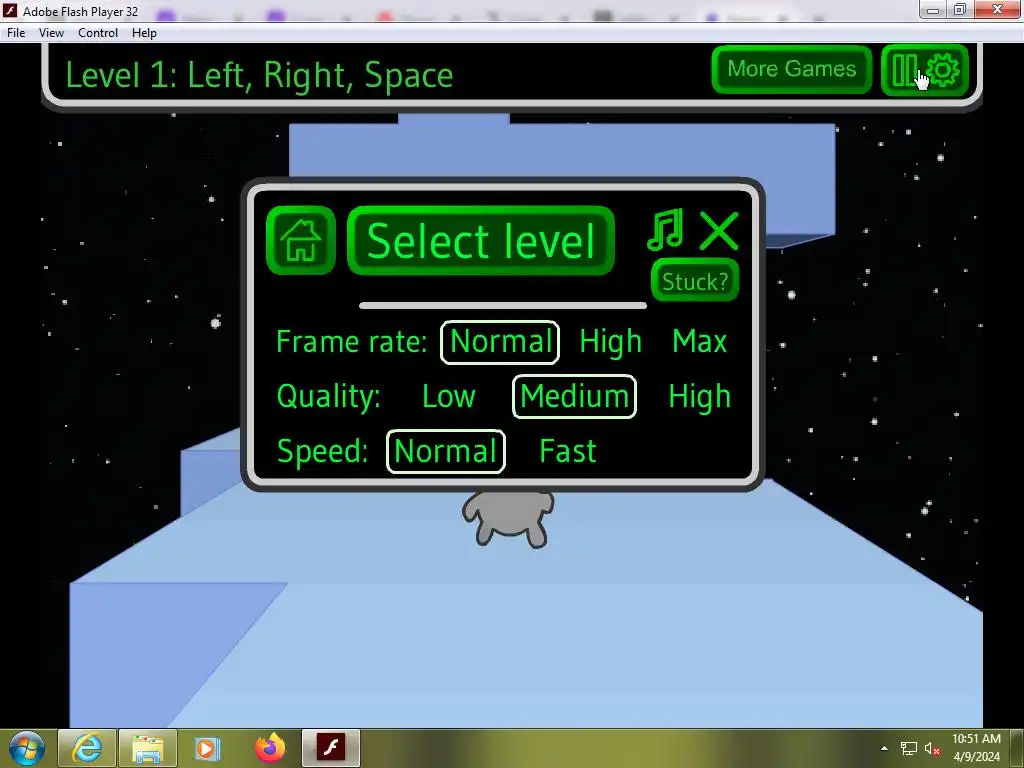Open the Flash Player Control menu
The width and height of the screenshot is (1024, 768).
[x=98, y=33]
